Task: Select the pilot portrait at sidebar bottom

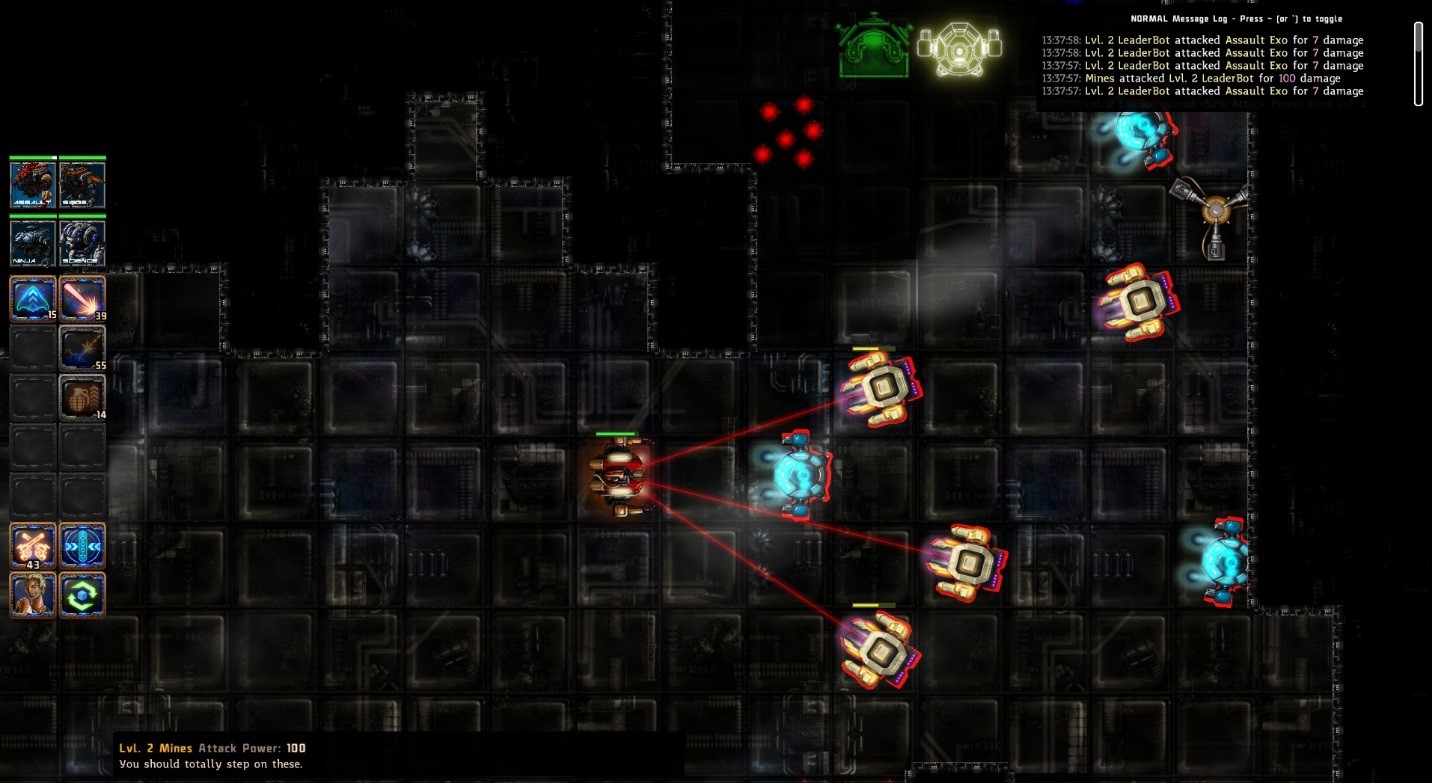Action: pyautogui.click(x=33, y=594)
